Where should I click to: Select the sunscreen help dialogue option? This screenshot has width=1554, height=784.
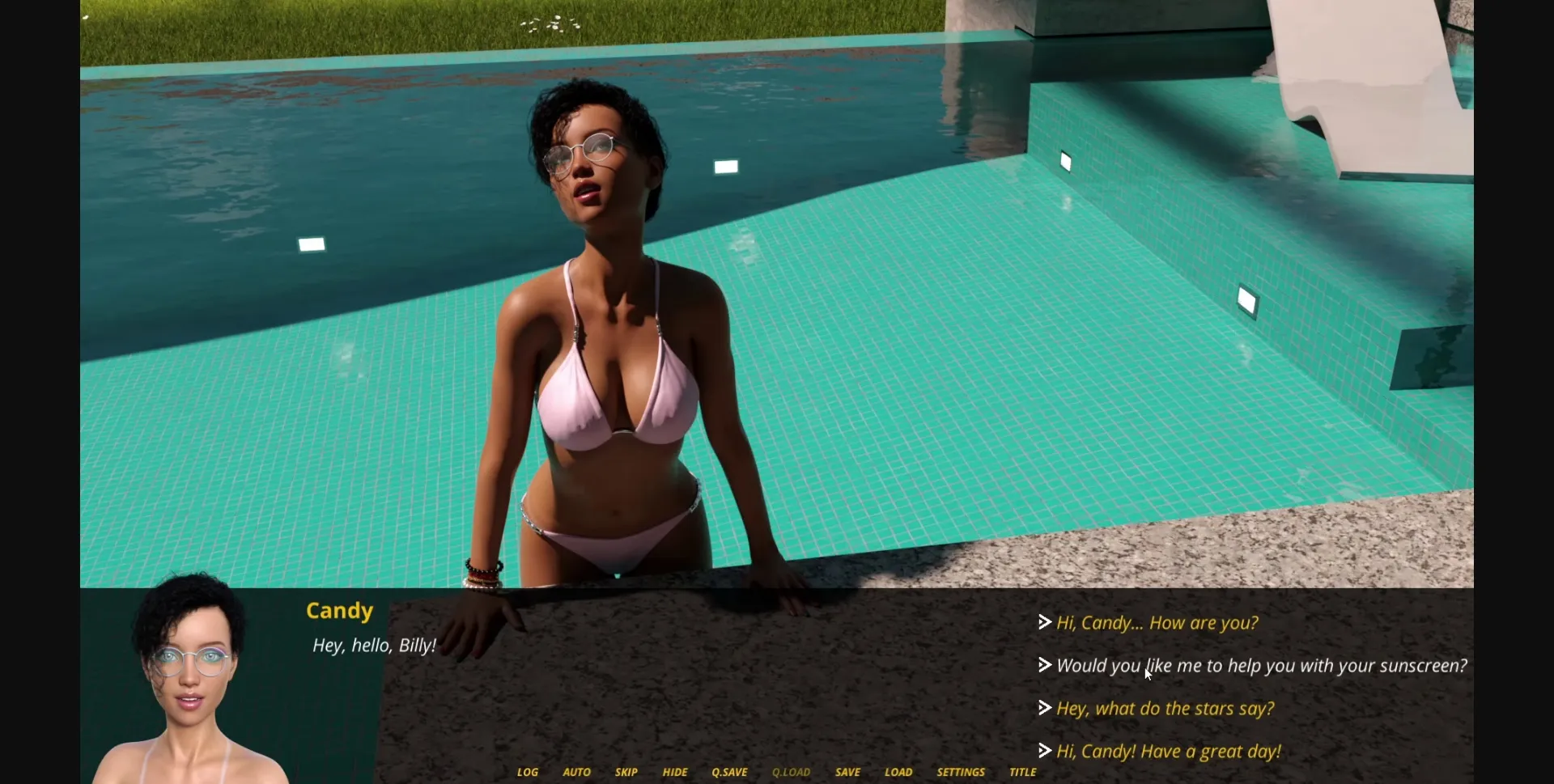tap(1261, 666)
